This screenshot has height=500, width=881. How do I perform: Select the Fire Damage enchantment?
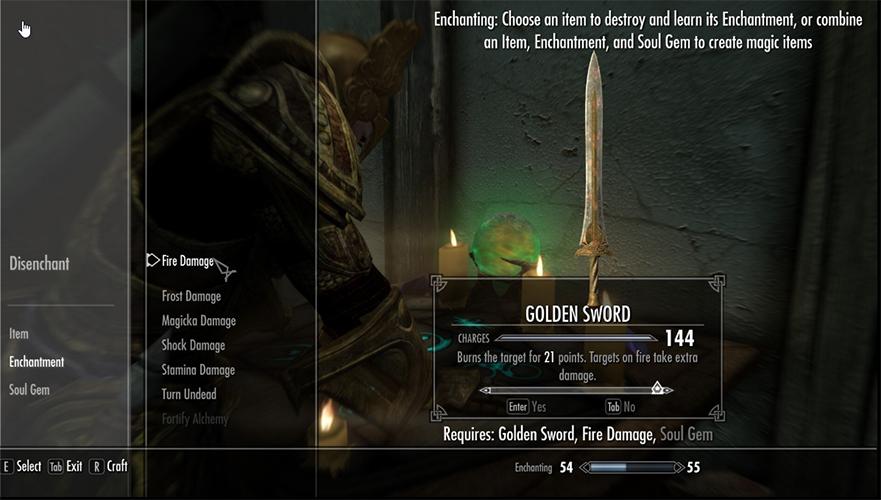click(x=187, y=261)
